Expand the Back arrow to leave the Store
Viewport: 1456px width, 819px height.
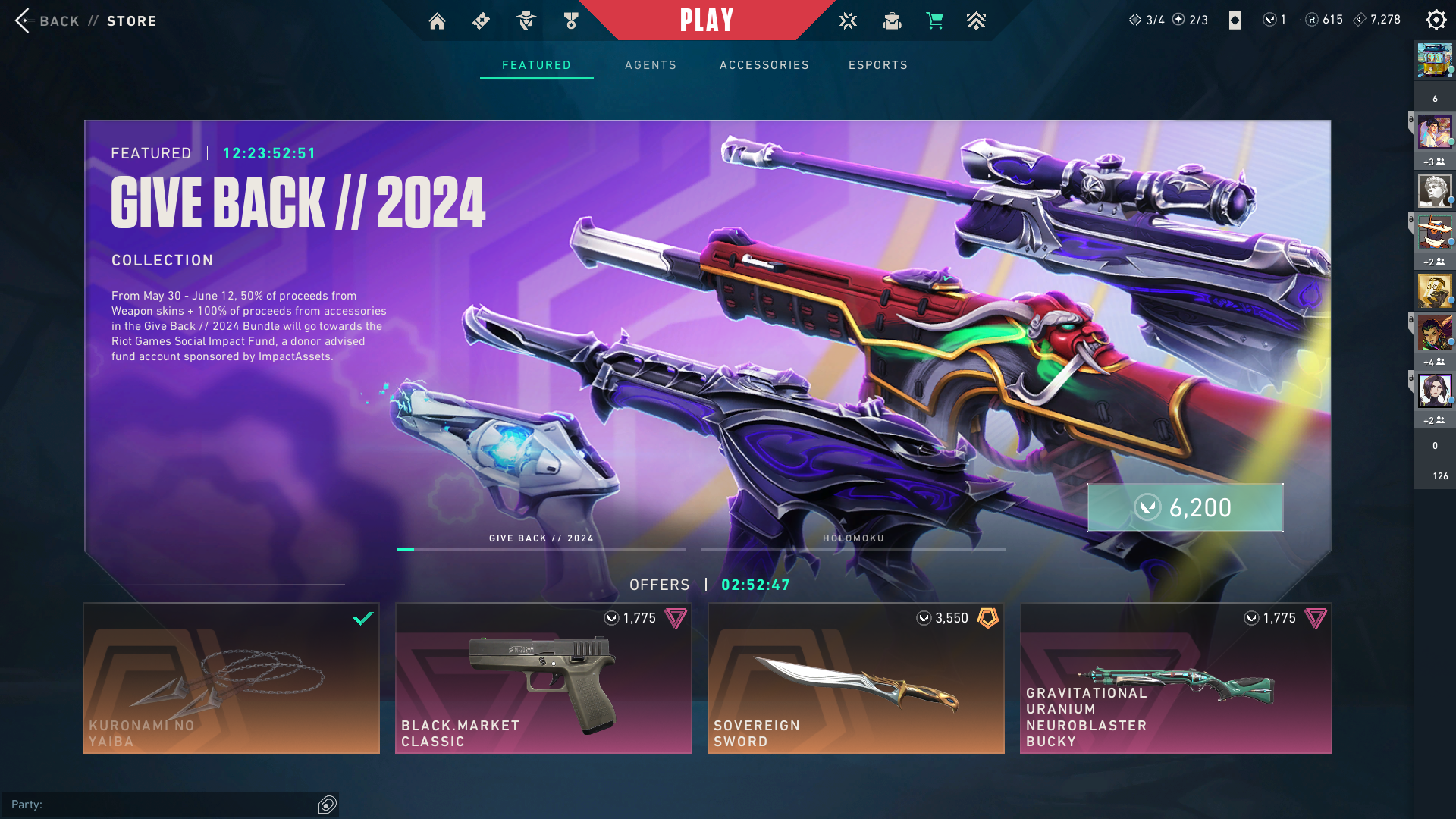[24, 20]
